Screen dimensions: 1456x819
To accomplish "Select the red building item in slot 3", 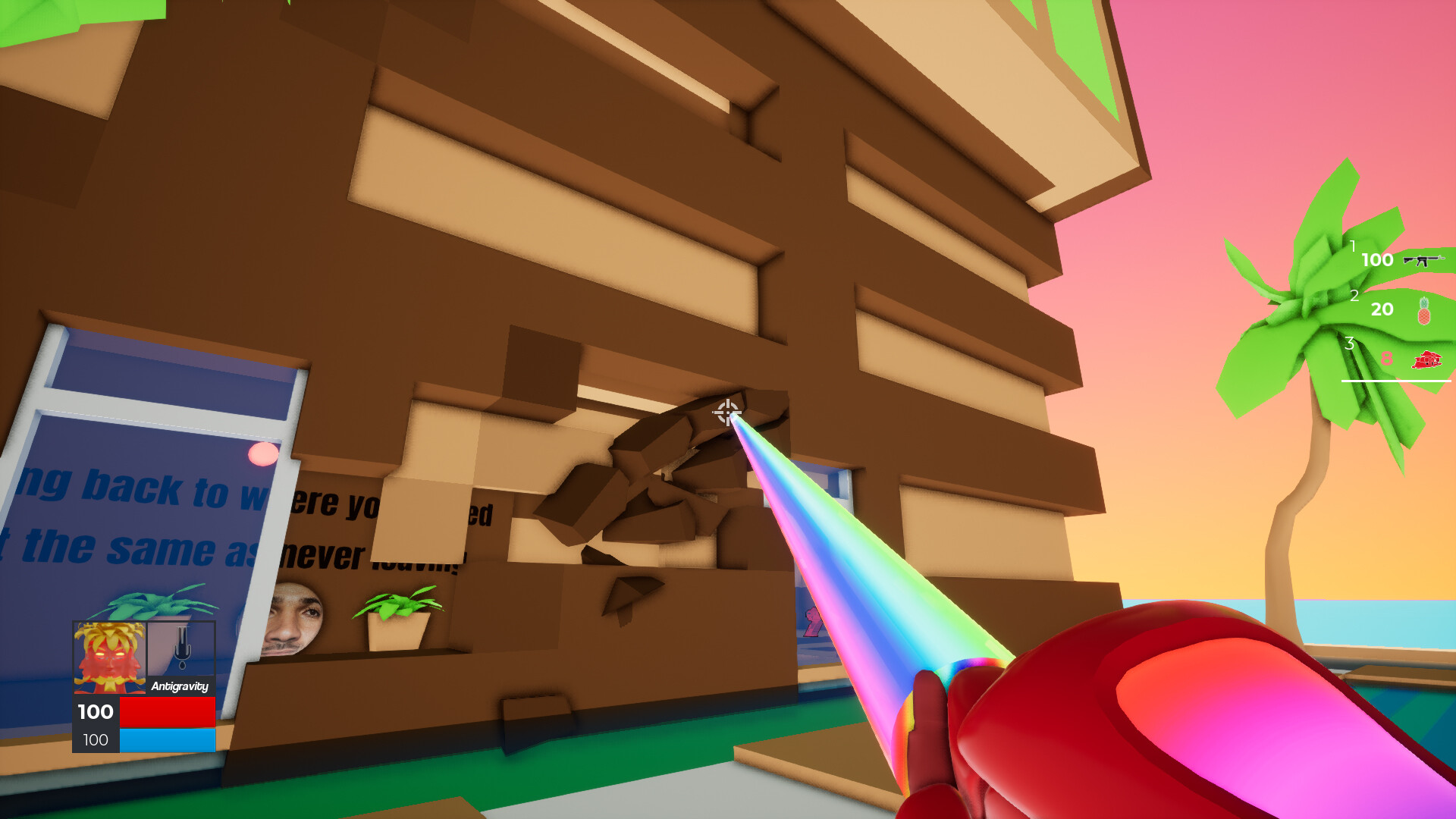I will pyautogui.click(x=1426, y=359).
